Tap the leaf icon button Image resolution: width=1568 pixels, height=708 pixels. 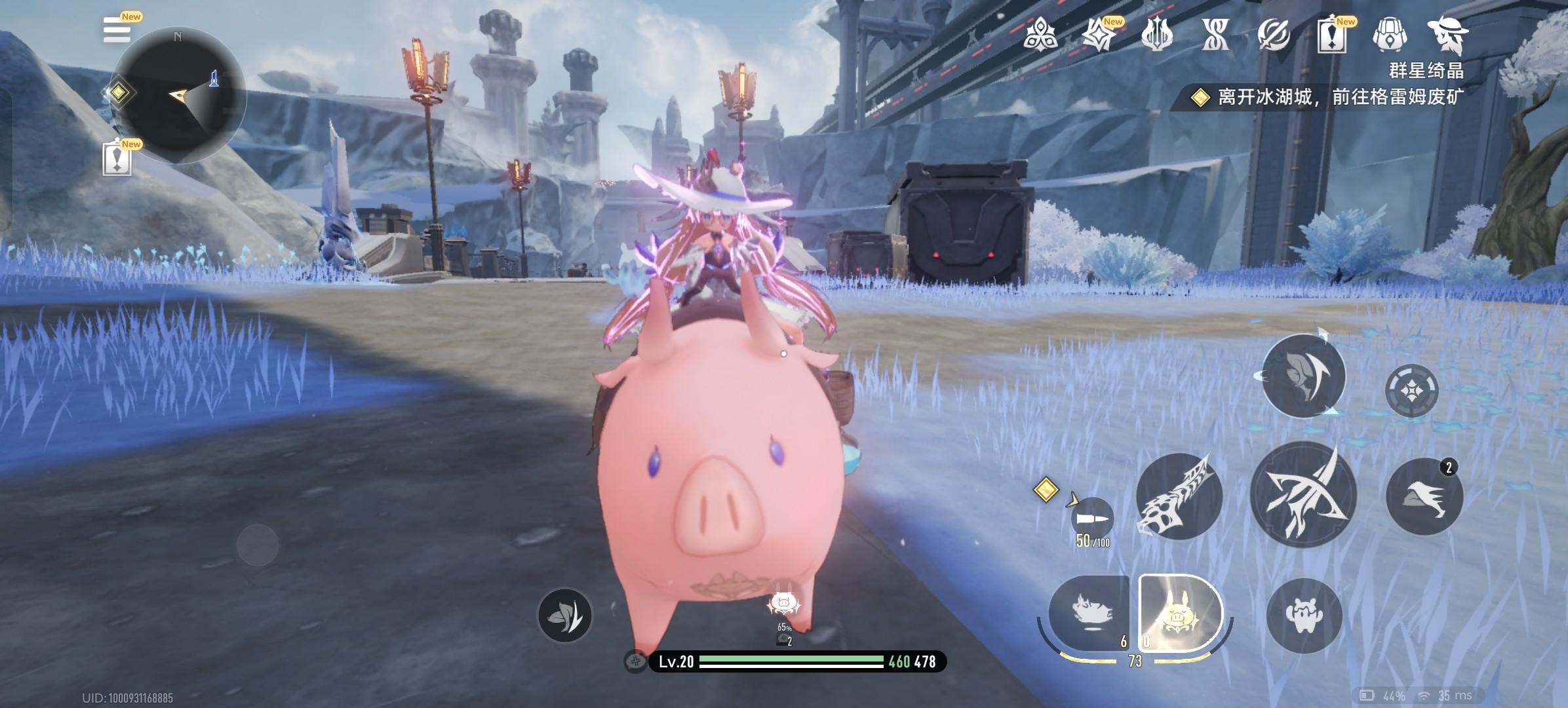[564, 616]
